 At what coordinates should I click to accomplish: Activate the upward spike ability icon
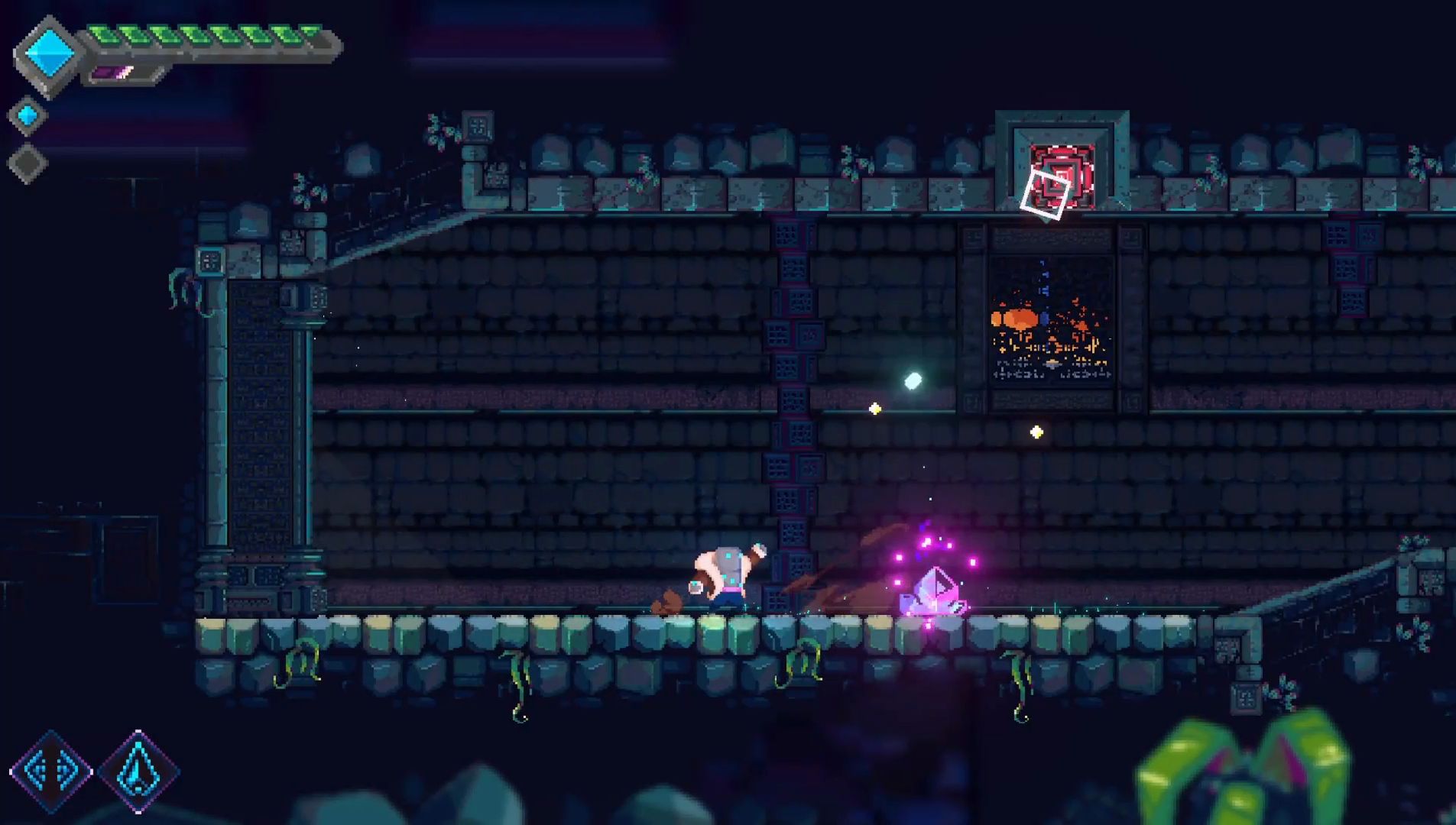click(x=138, y=772)
